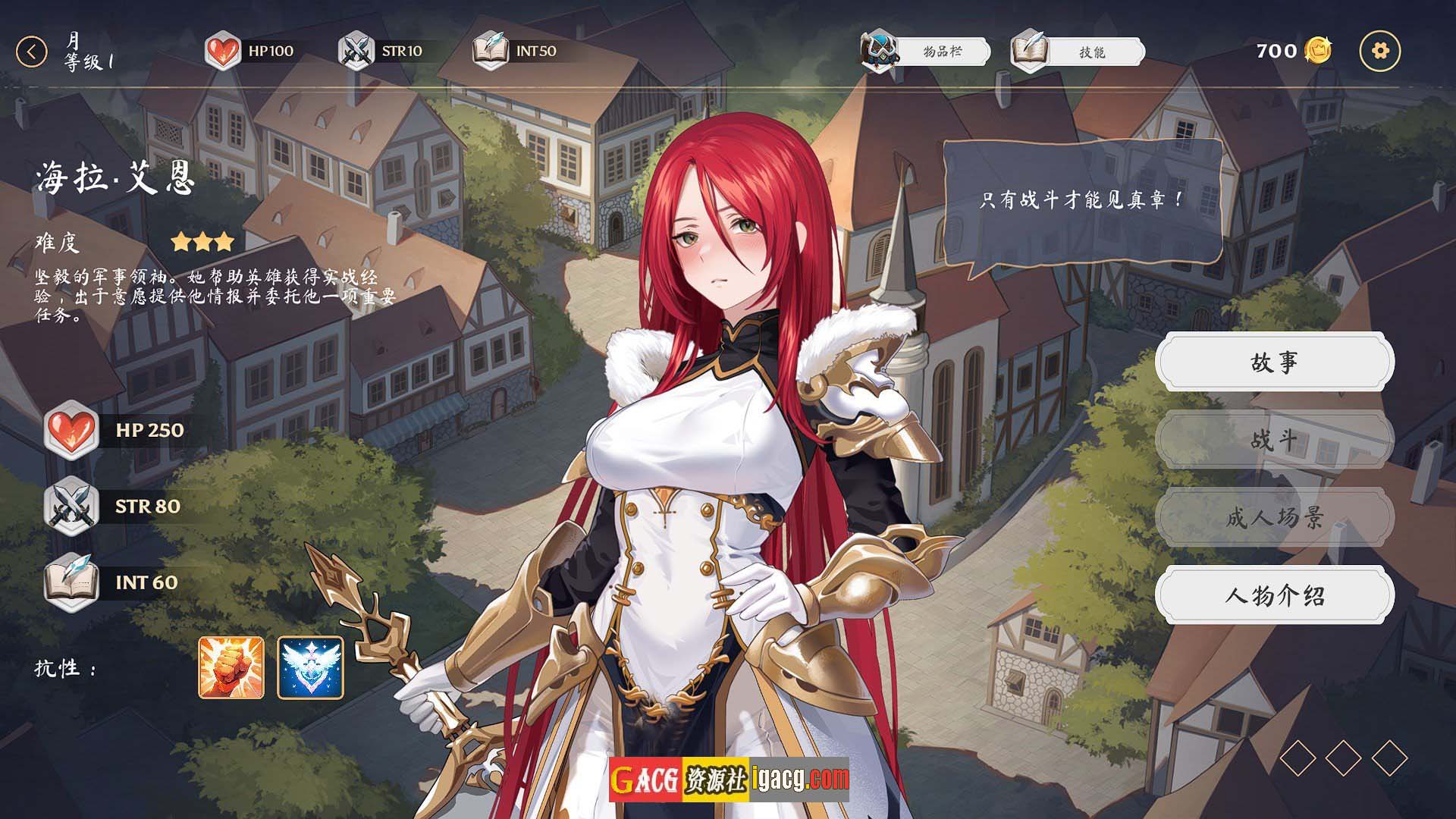This screenshot has height=819, width=1456.
Task: Open the 技能 skills panel
Action: point(1078,52)
